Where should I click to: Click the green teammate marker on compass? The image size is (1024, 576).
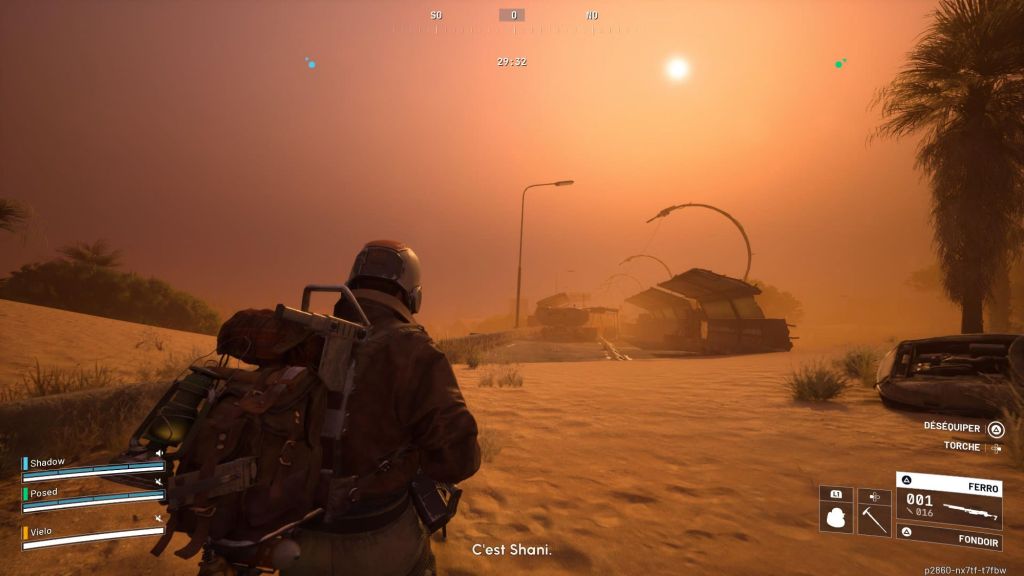click(839, 64)
